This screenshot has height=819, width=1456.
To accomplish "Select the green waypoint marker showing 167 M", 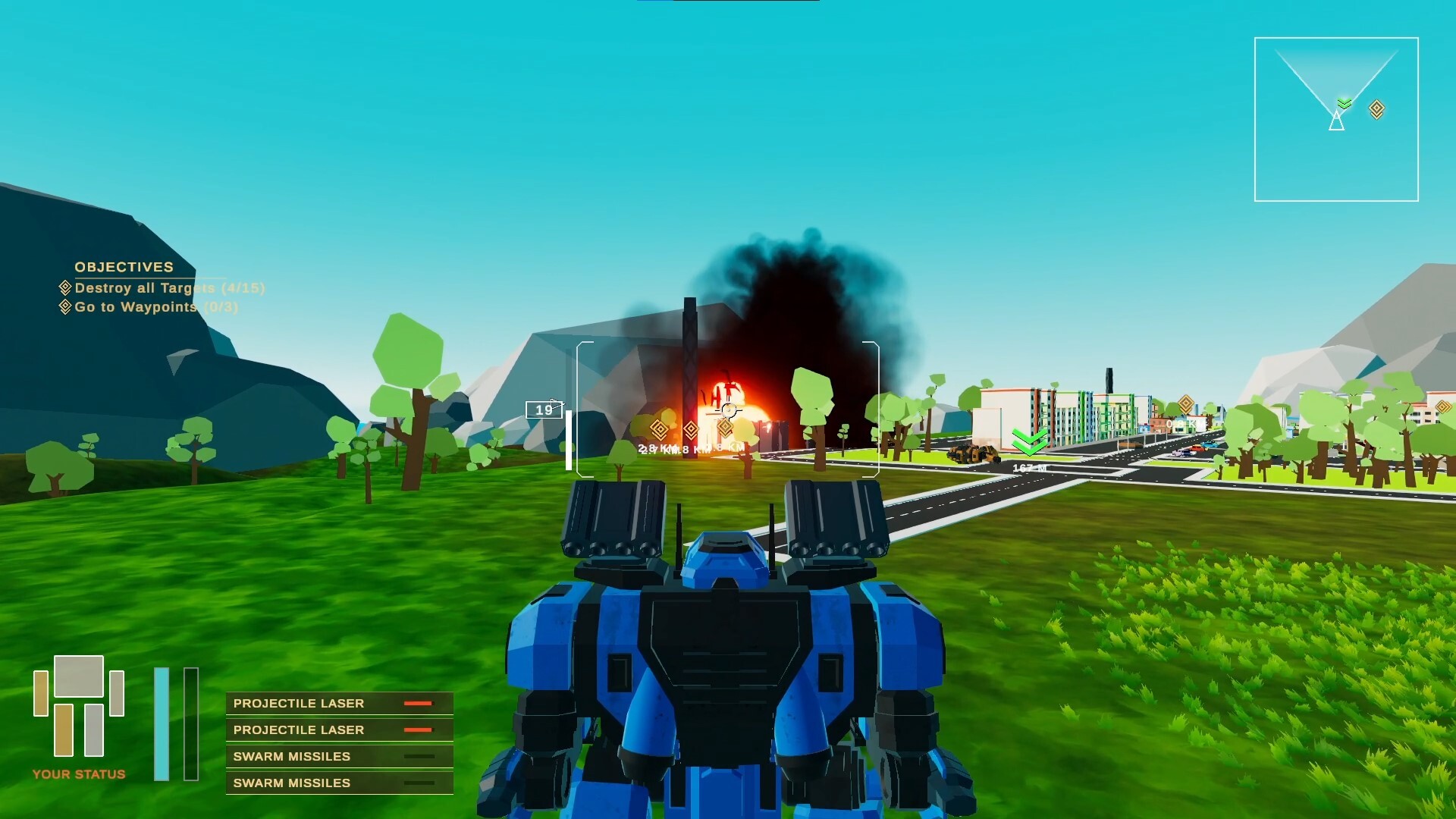I will [1029, 441].
